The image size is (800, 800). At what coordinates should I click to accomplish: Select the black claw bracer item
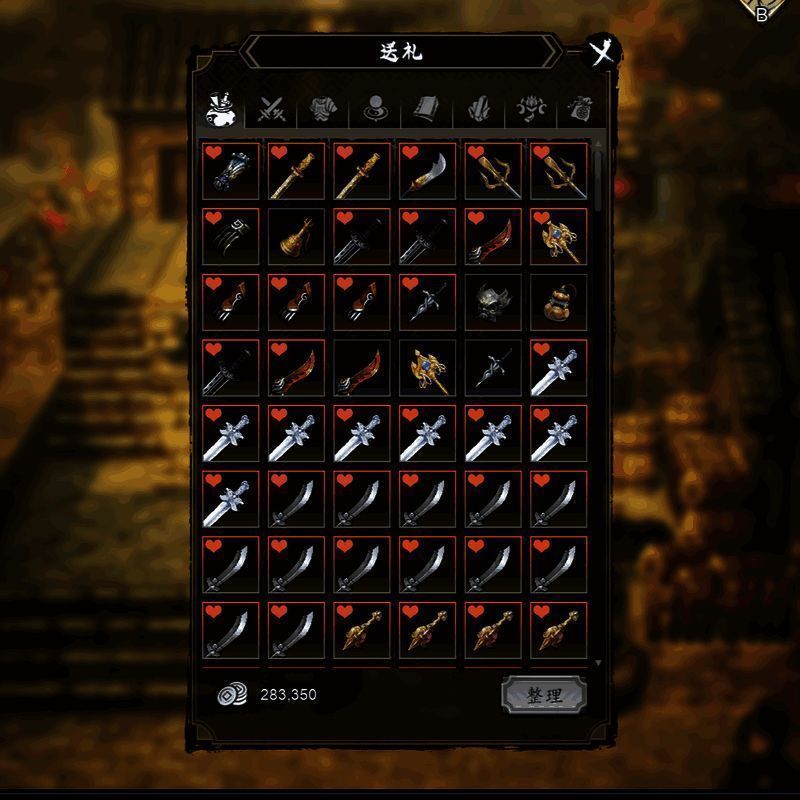pos(231,237)
